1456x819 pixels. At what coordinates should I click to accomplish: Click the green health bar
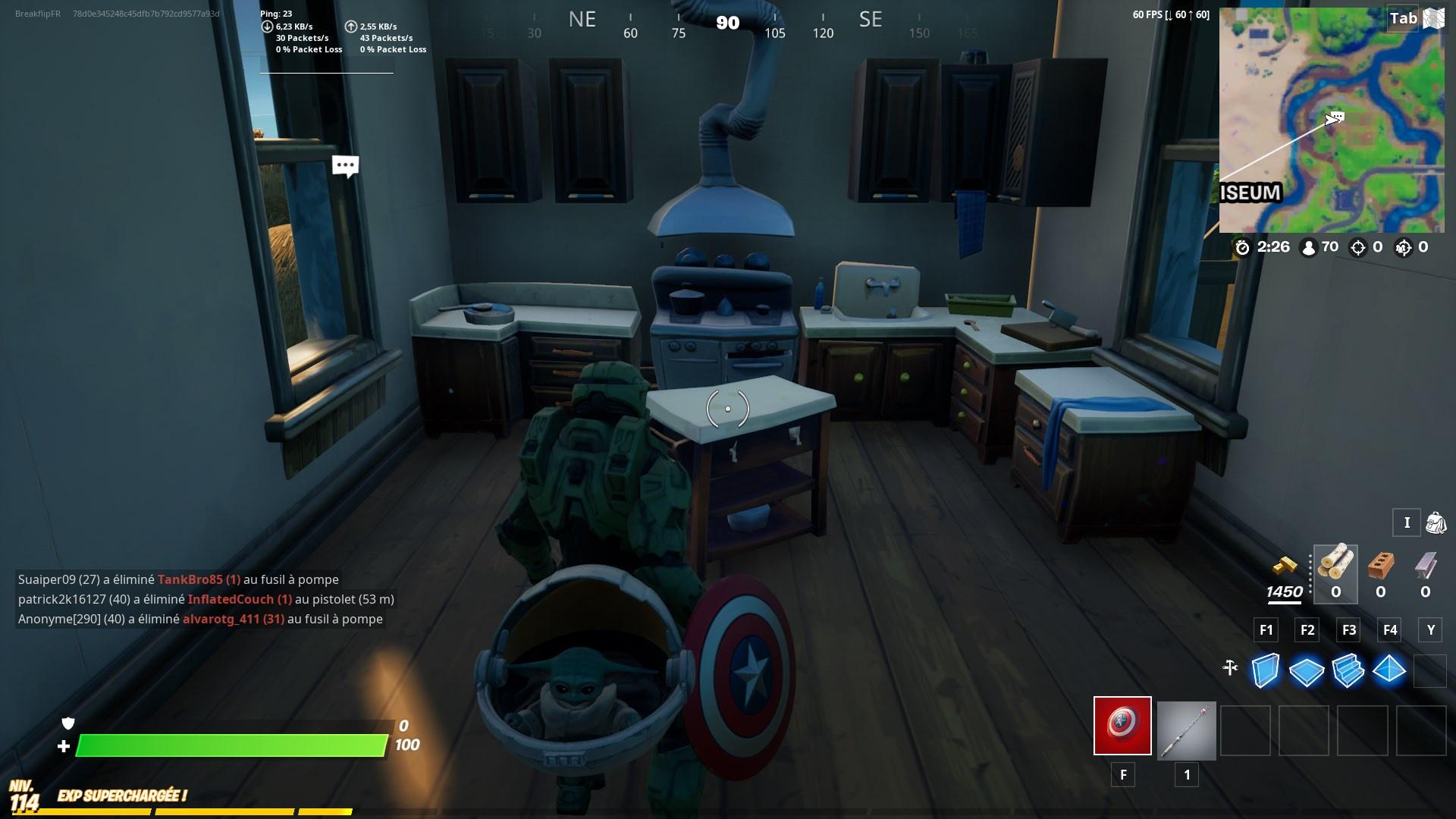point(227,747)
